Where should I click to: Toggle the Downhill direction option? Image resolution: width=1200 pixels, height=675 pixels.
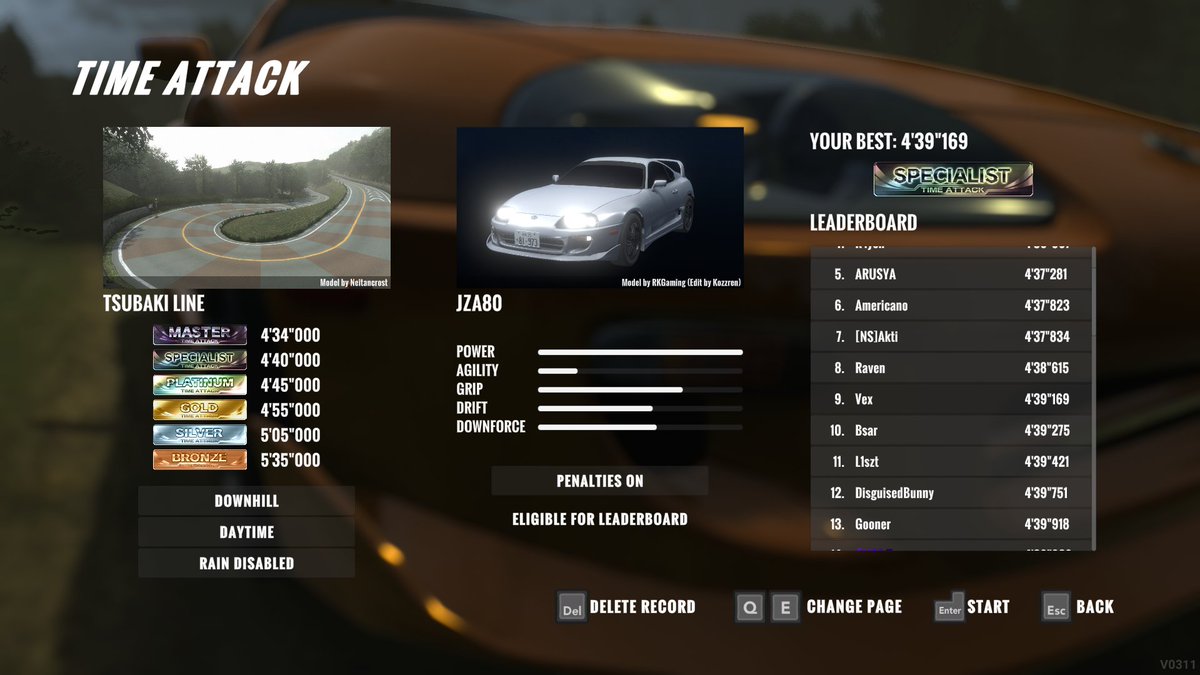pyautogui.click(x=246, y=501)
